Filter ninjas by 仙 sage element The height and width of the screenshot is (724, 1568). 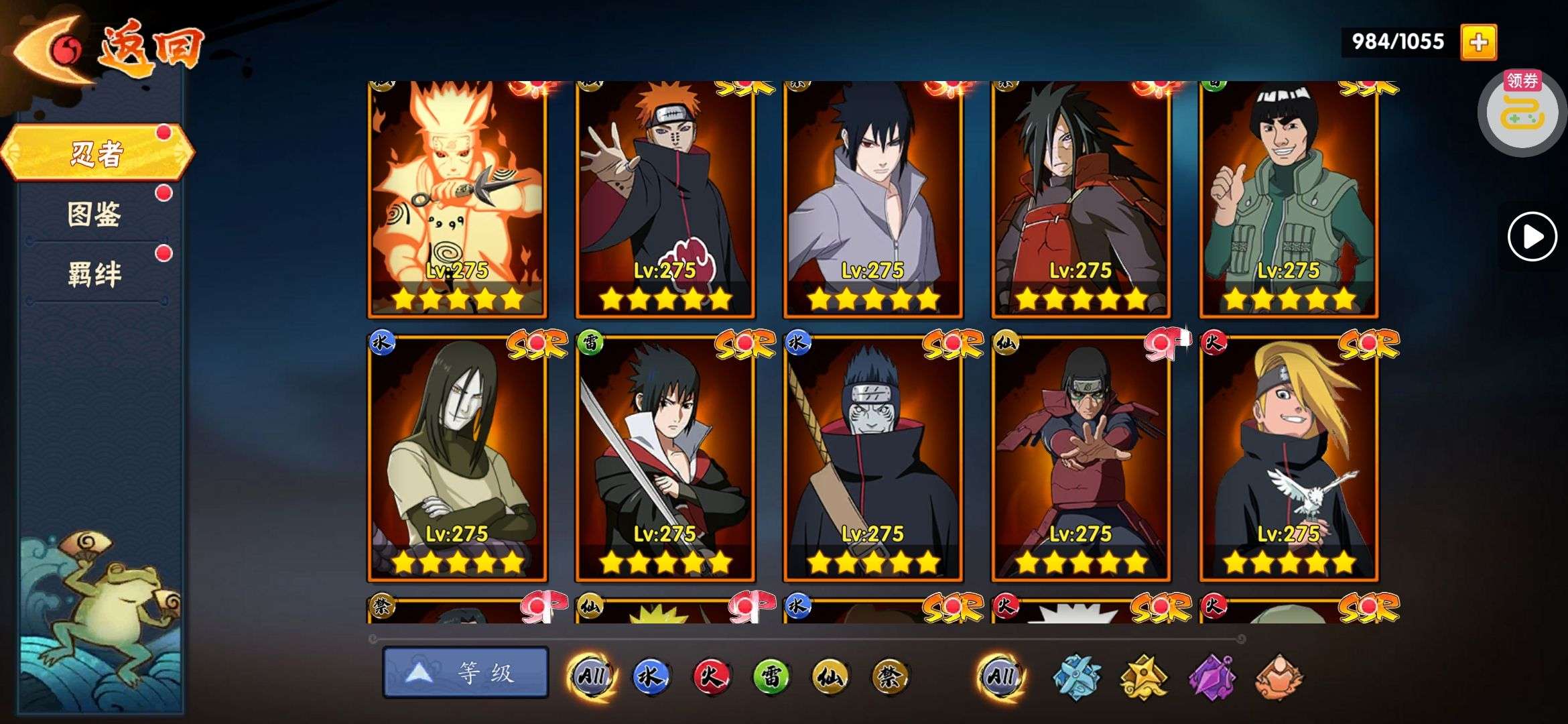pyautogui.click(x=830, y=676)
